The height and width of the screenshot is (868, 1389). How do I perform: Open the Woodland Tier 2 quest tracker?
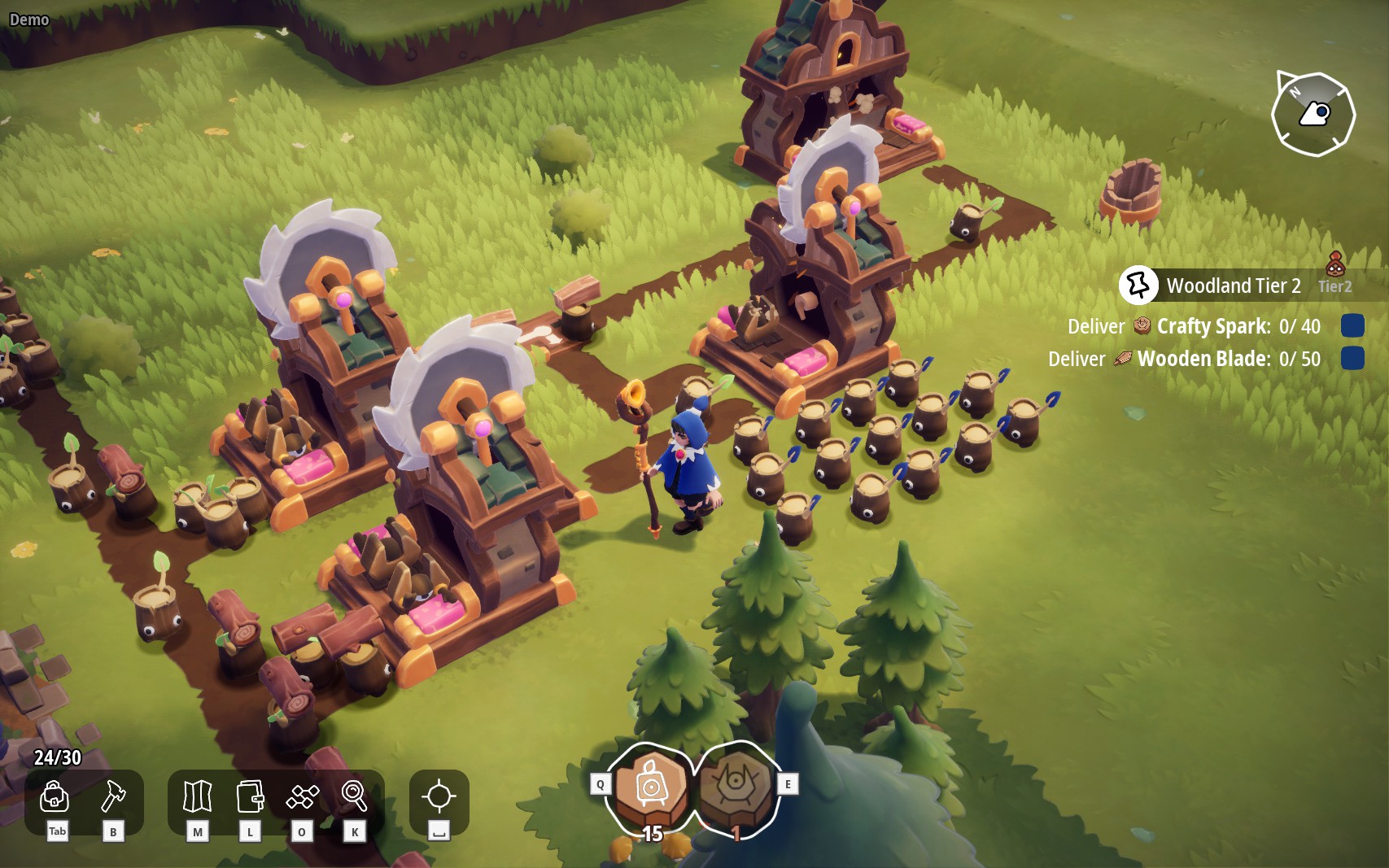1234,286
